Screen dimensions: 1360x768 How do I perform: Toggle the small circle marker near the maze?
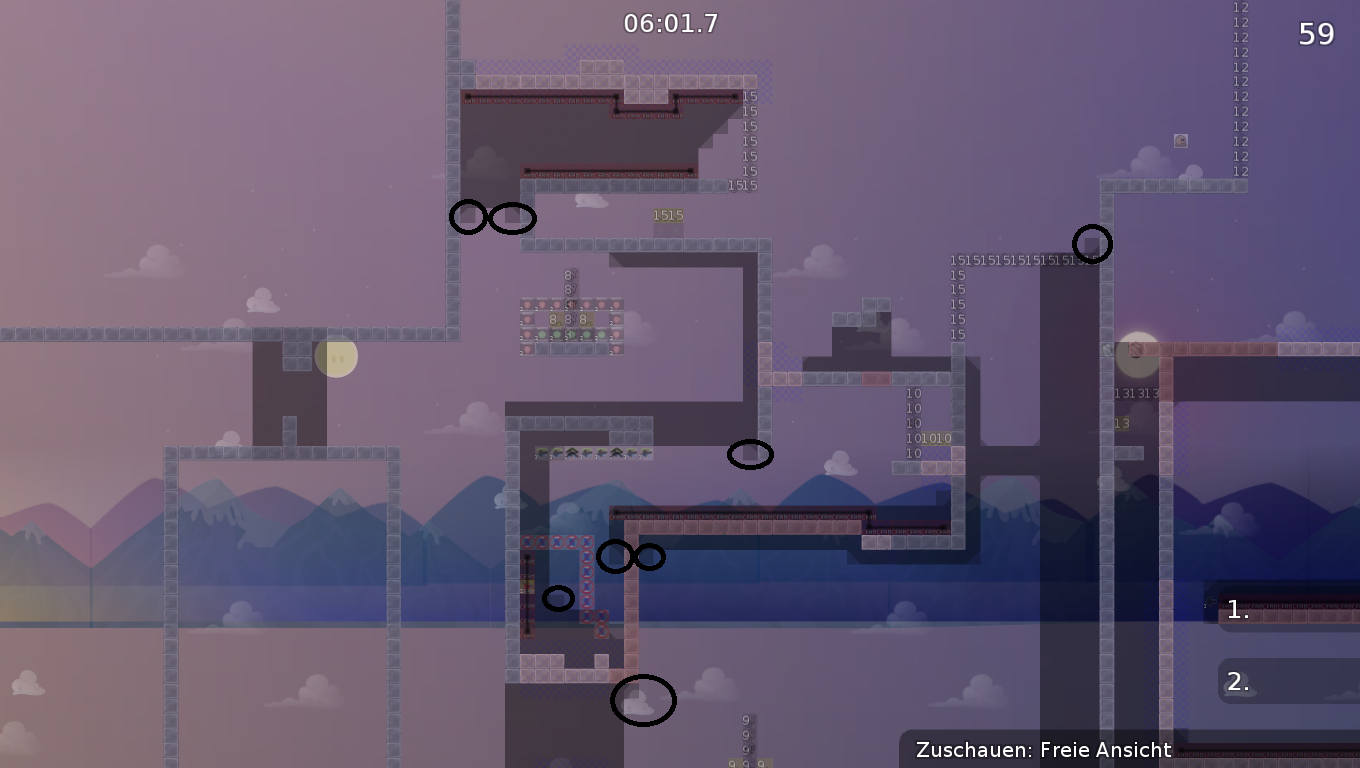pyautogui.click(x=558, y=598)
